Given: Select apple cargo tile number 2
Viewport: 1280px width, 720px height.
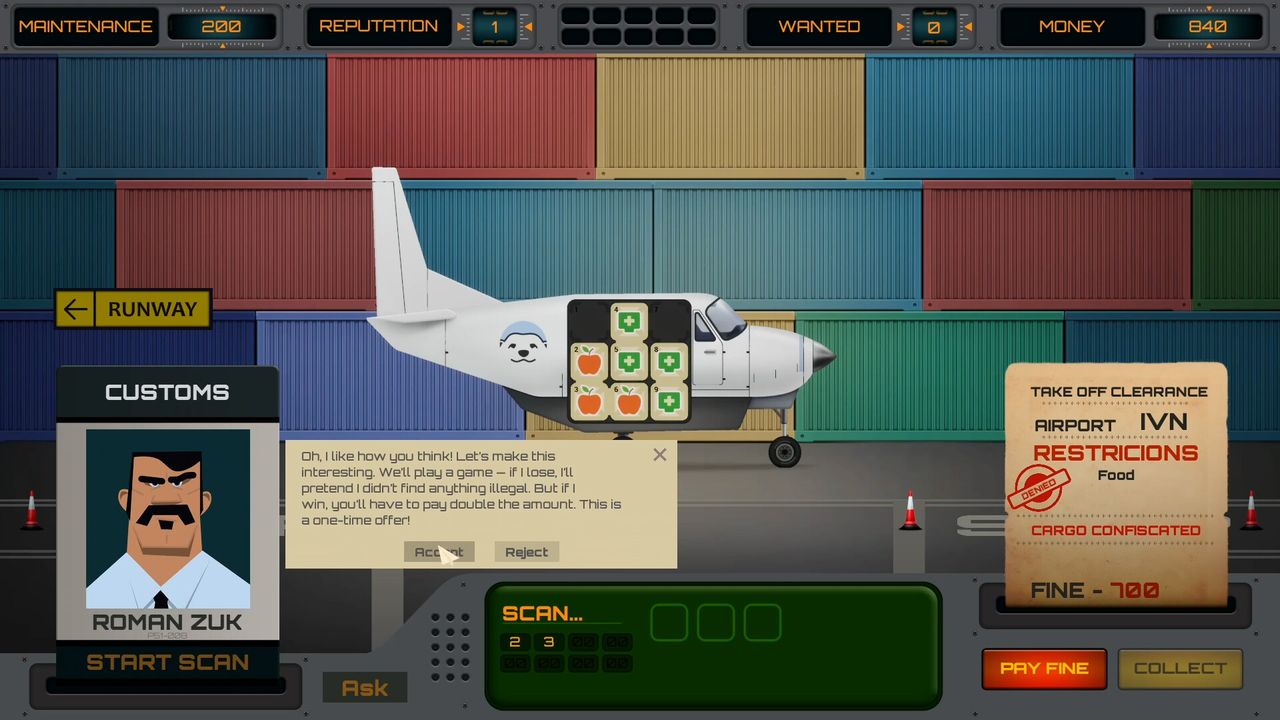Looking at the screenshot, I should (x=589, y=361).
